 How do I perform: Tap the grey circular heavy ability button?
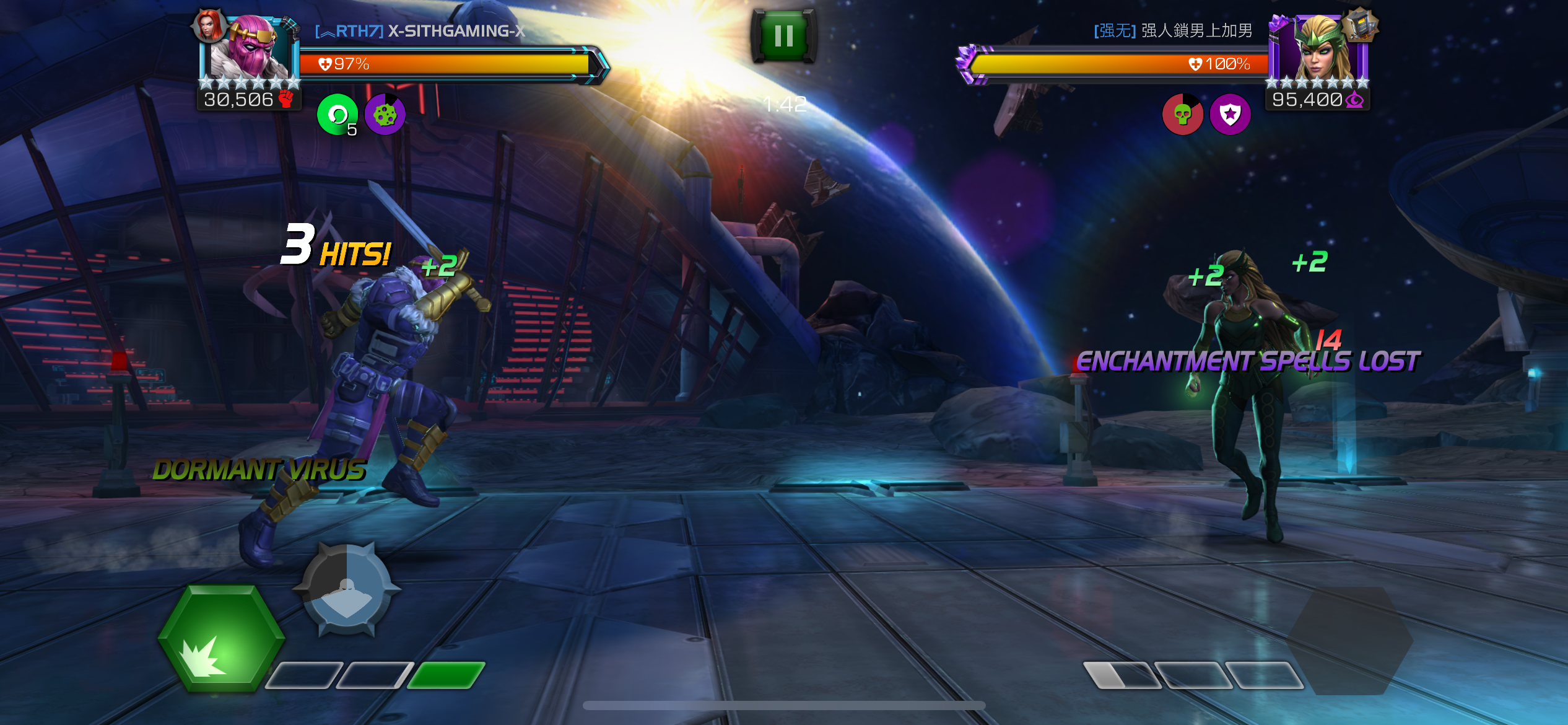point(347,589)
